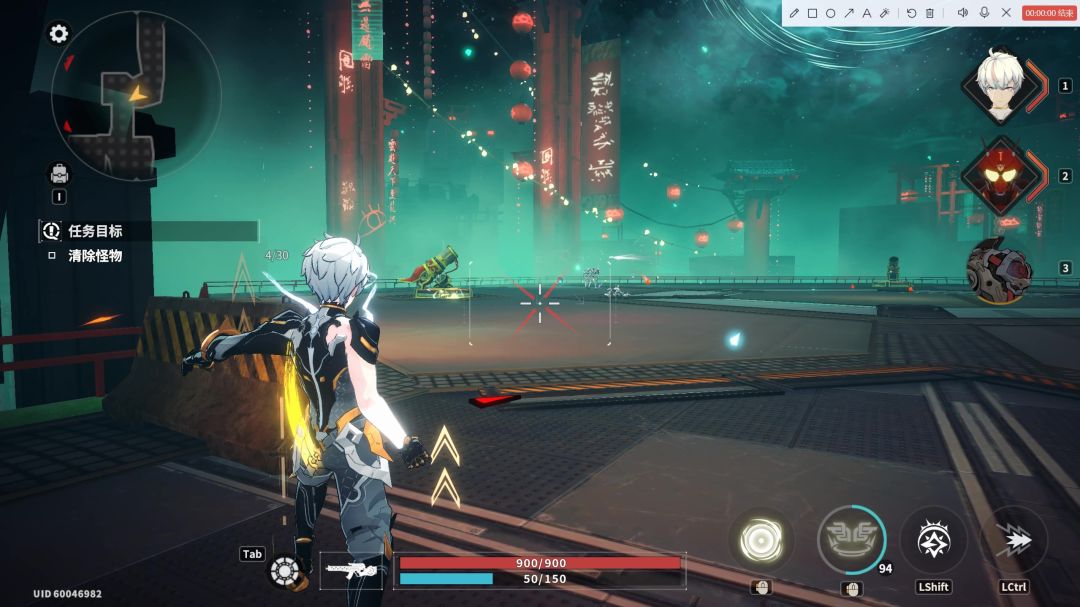Expand the 任务目标 objective tracker
This screenshot has width=1080, height=607.
tap(95, 231)
